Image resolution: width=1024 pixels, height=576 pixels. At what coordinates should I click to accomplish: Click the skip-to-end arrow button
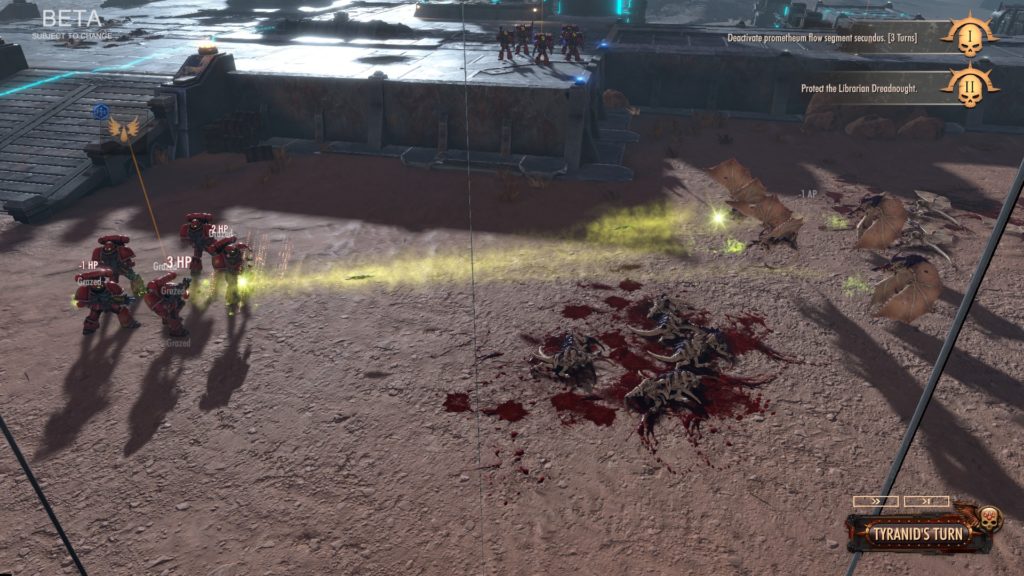click(926, 501)
